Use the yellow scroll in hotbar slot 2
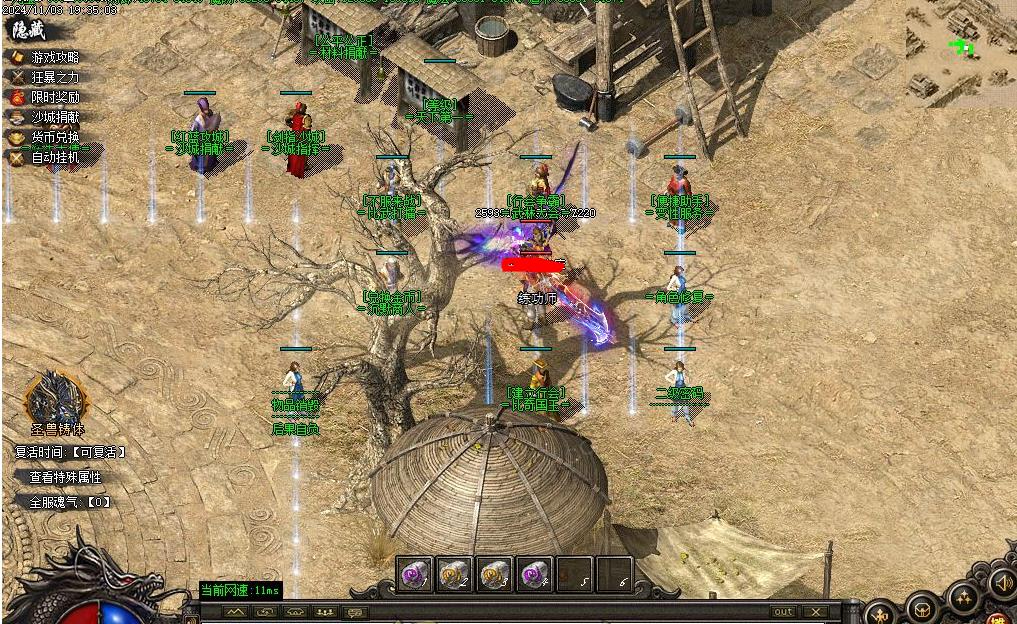1017x624 pixels. point(455,574)
